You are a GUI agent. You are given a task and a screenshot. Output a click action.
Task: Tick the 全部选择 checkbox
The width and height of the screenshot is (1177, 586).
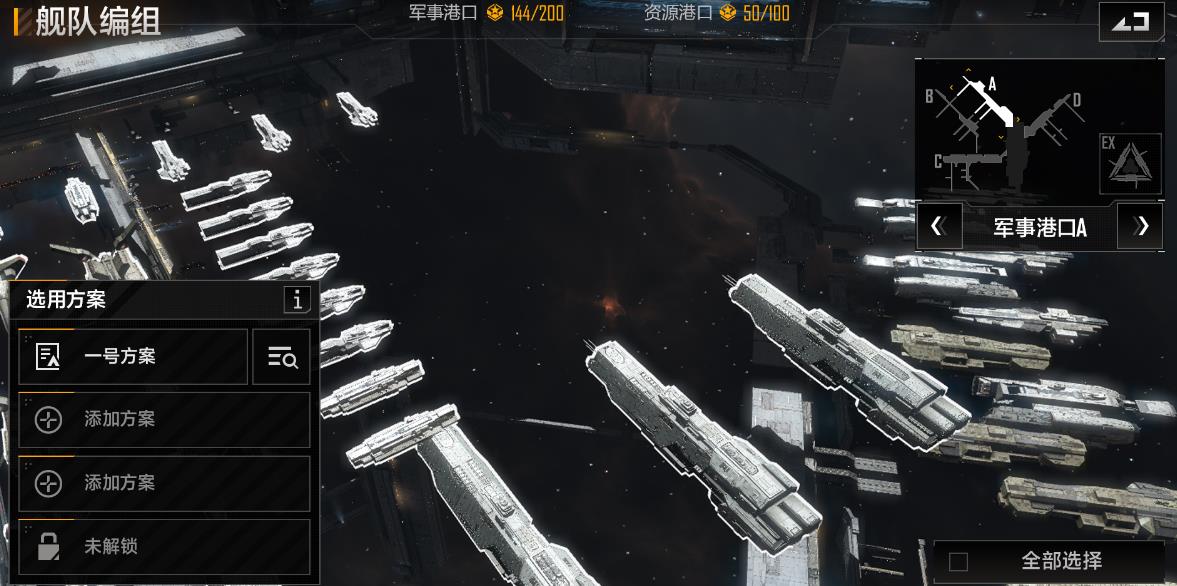[958, 562]
